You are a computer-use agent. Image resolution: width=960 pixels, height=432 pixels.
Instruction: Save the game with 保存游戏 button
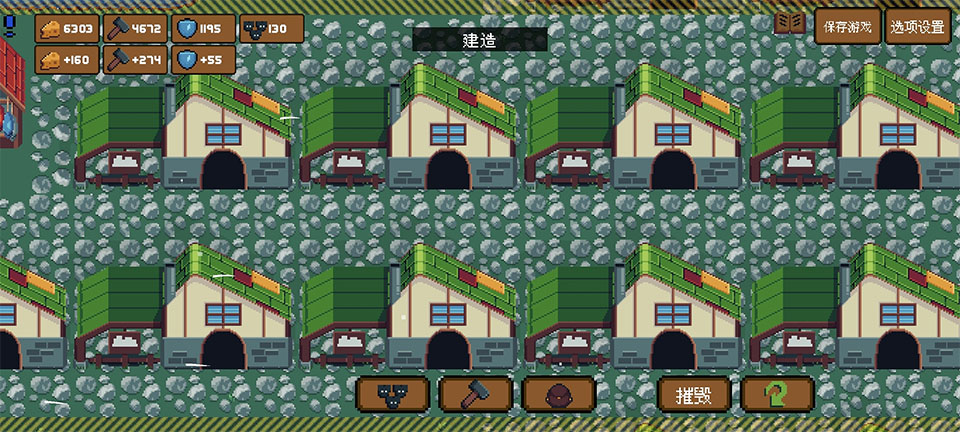pyautogui.click(x=848, y=27)
